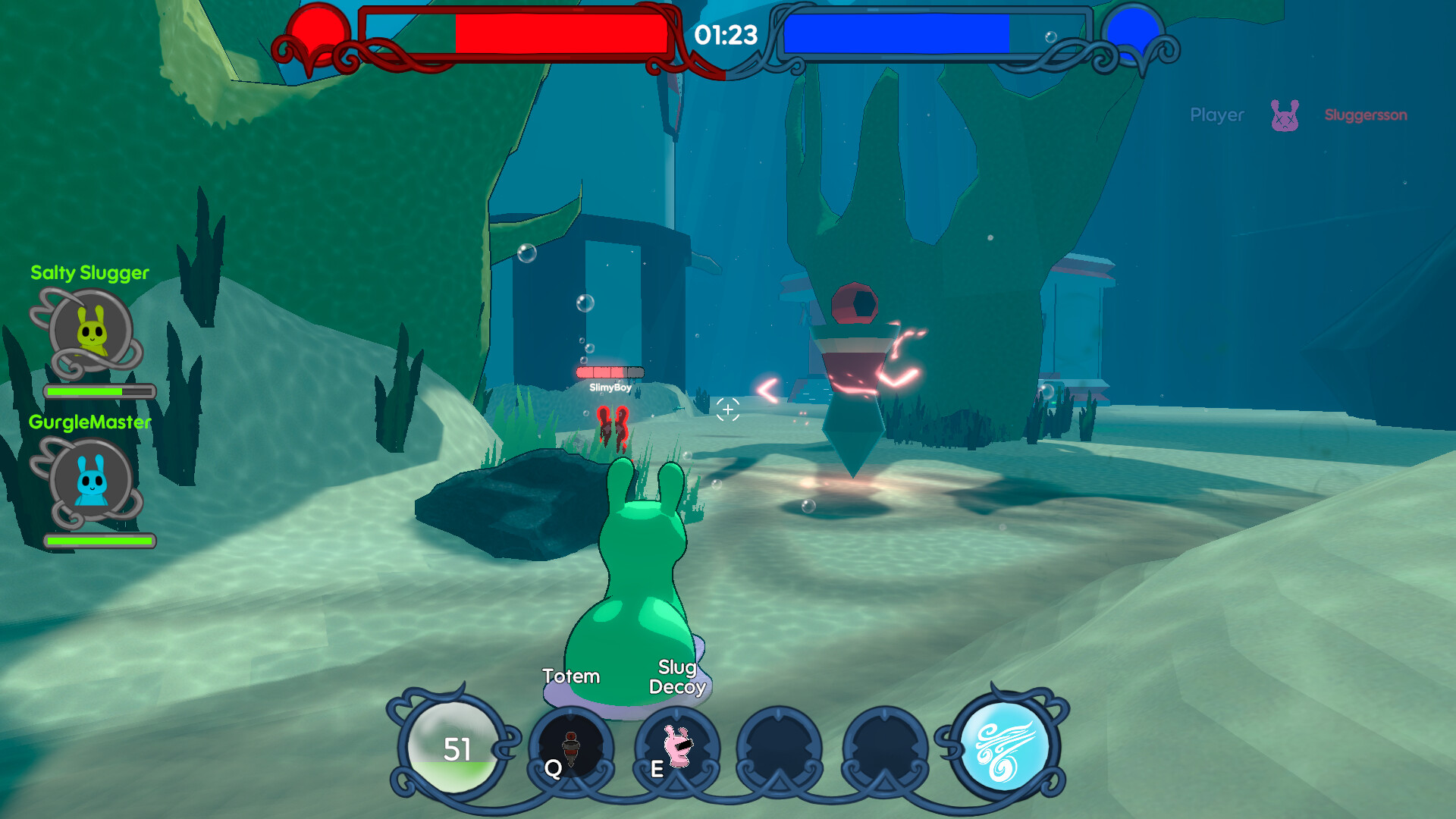Click the blue team emblem
Screen dimensions: 1456x819
point(1133,34)
